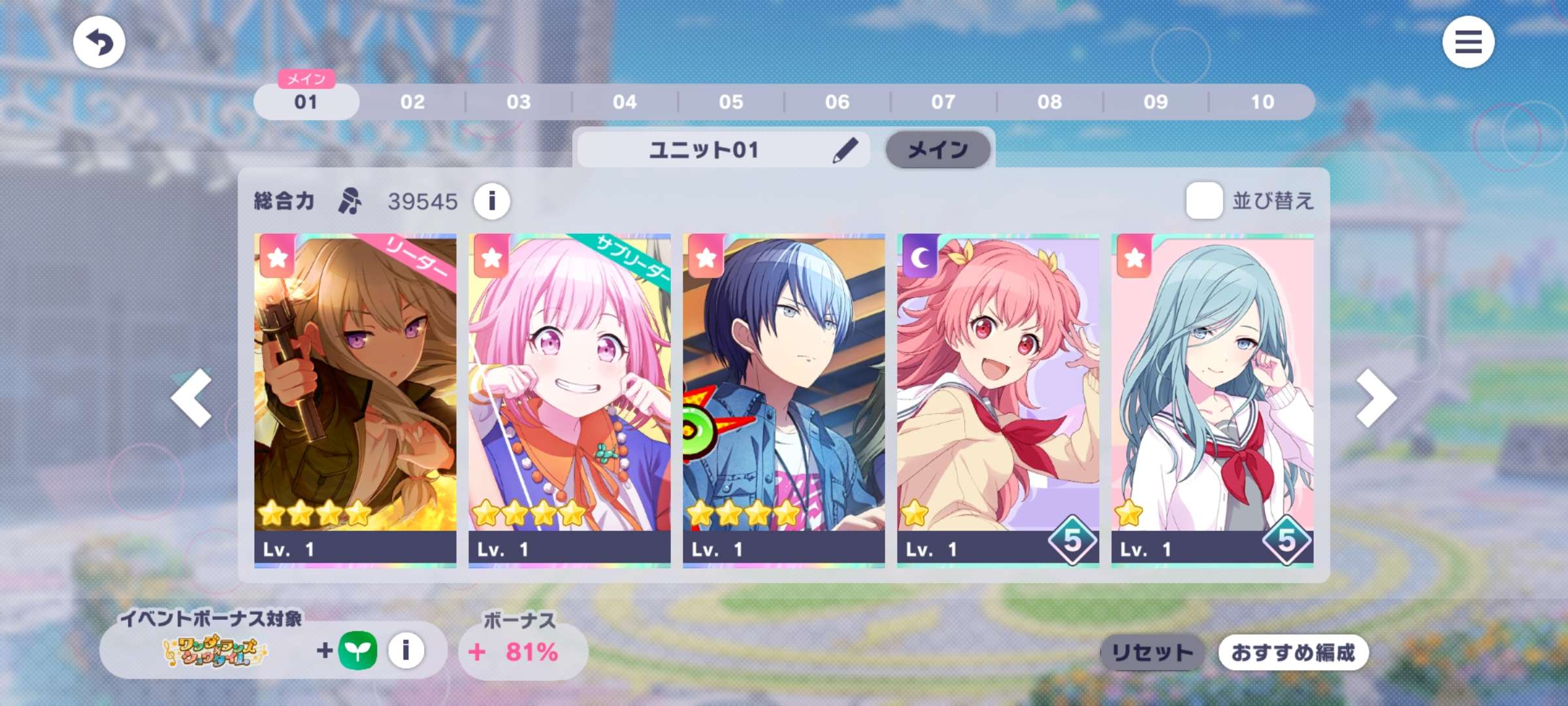Edit the ユニット01 name with pencil icon
The image size is (1568, 706).
tap(845, 150)
